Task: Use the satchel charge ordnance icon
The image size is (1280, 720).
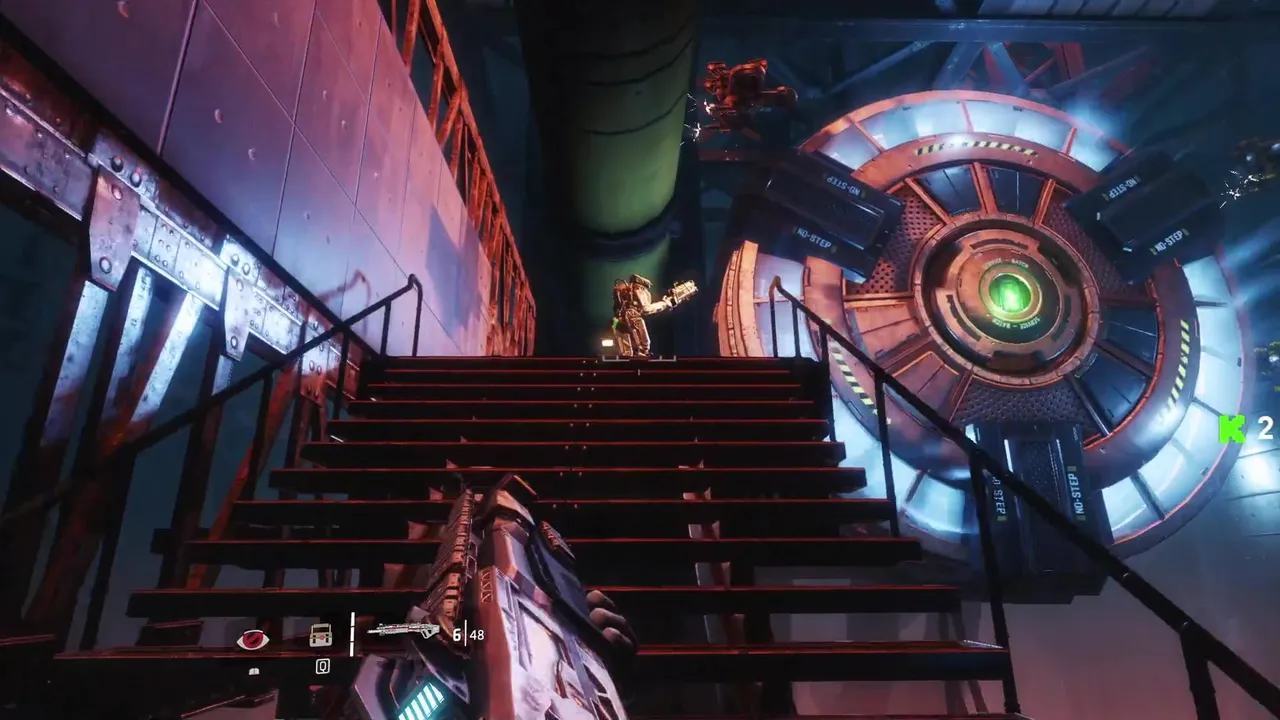Action: [321, 635]
